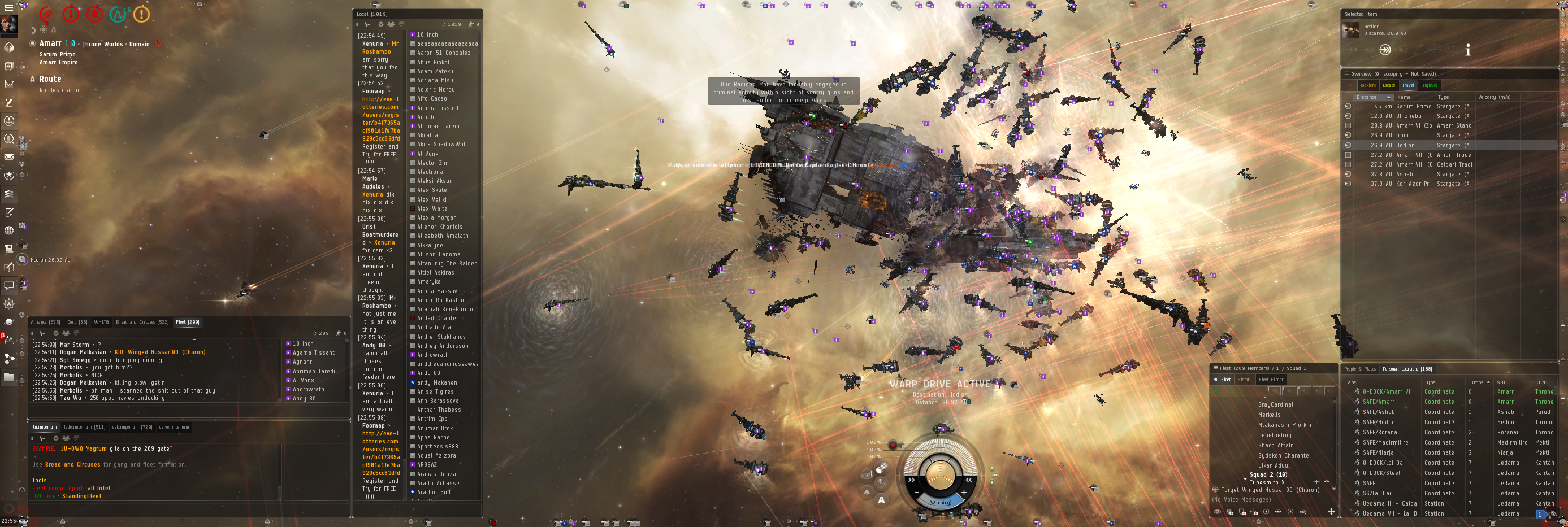
Task: Select the Bread and Circuses chat tab
Action: click(142, 322)
